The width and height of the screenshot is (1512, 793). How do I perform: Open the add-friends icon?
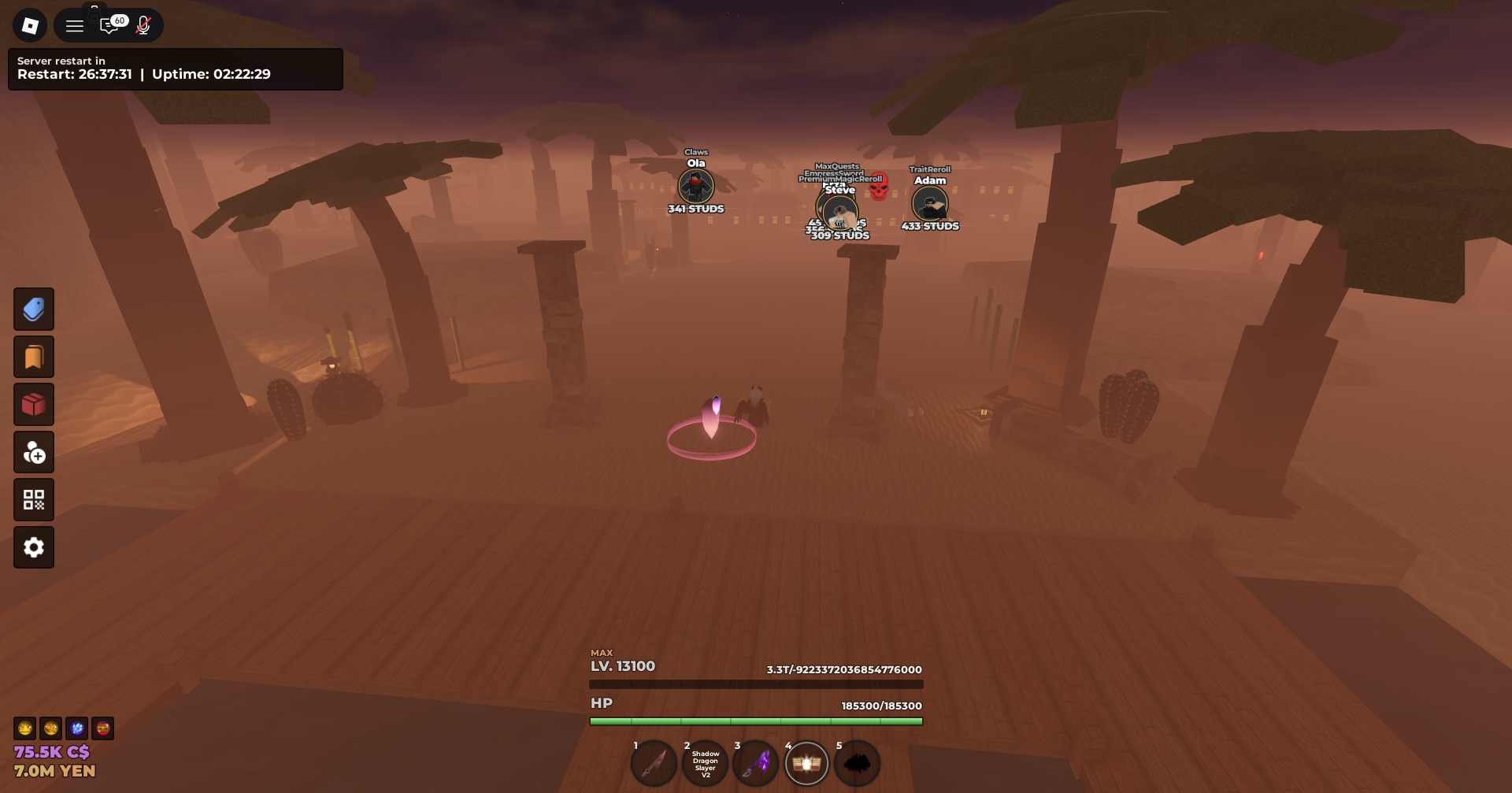pyautogui.click(x=34, y=452)
